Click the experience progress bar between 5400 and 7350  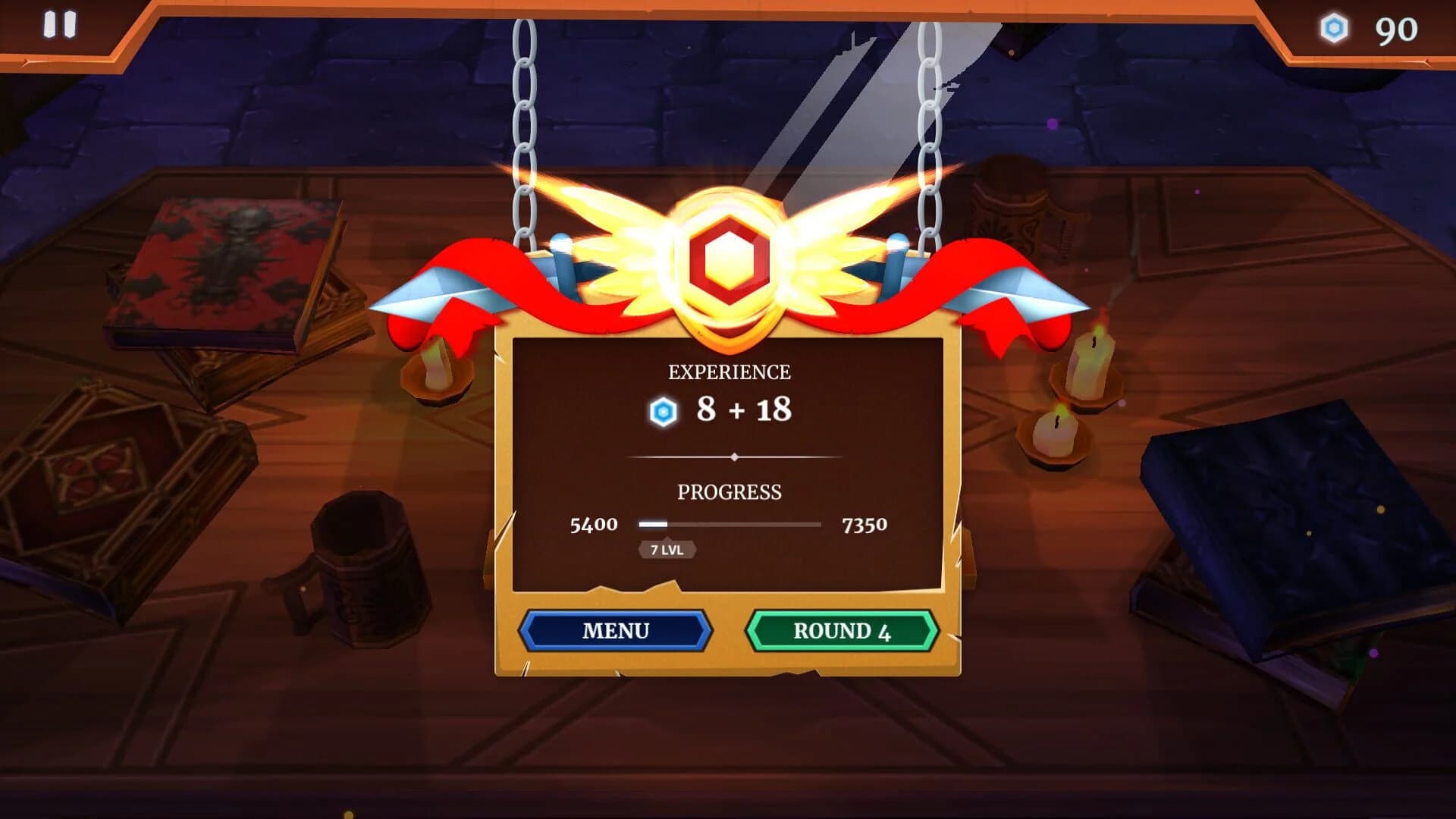728,523
